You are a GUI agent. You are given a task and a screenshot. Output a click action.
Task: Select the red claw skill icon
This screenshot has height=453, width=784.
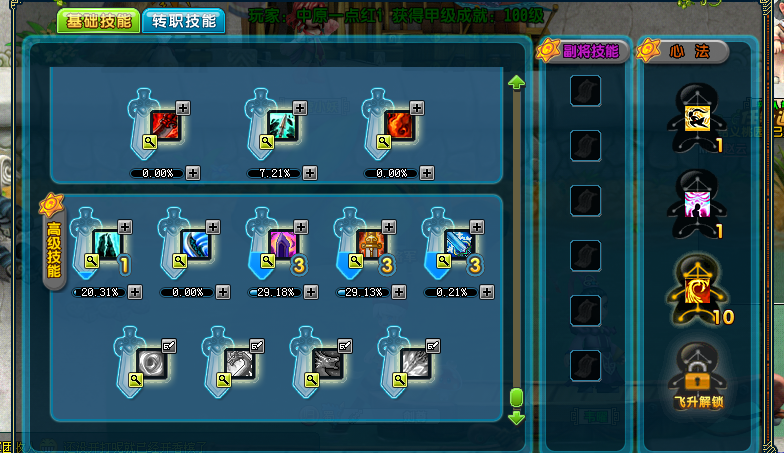click(x=164, y=124)
